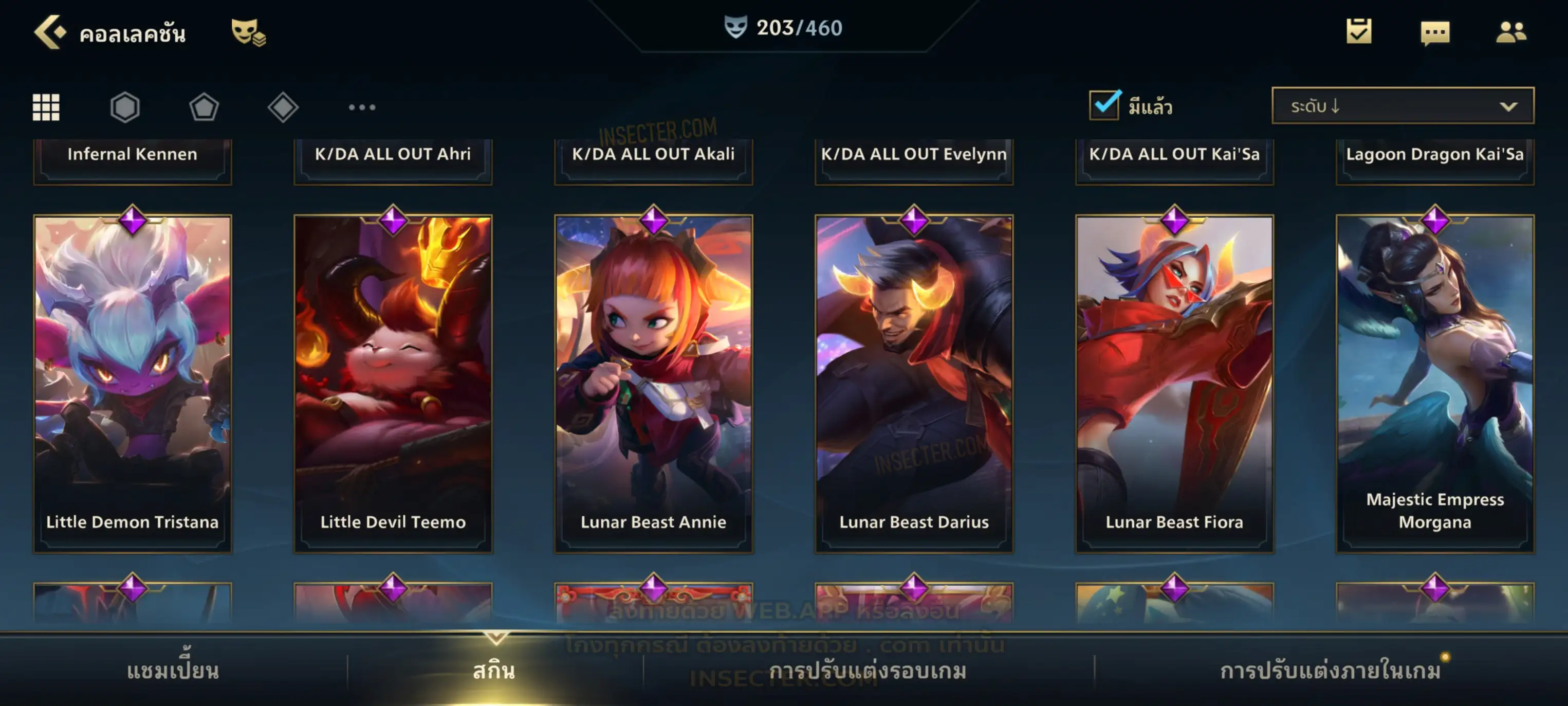The image size is (1568, 706).
Task: View the Lunar Beast Darius skin card
Action: click(x=914, y=384)
